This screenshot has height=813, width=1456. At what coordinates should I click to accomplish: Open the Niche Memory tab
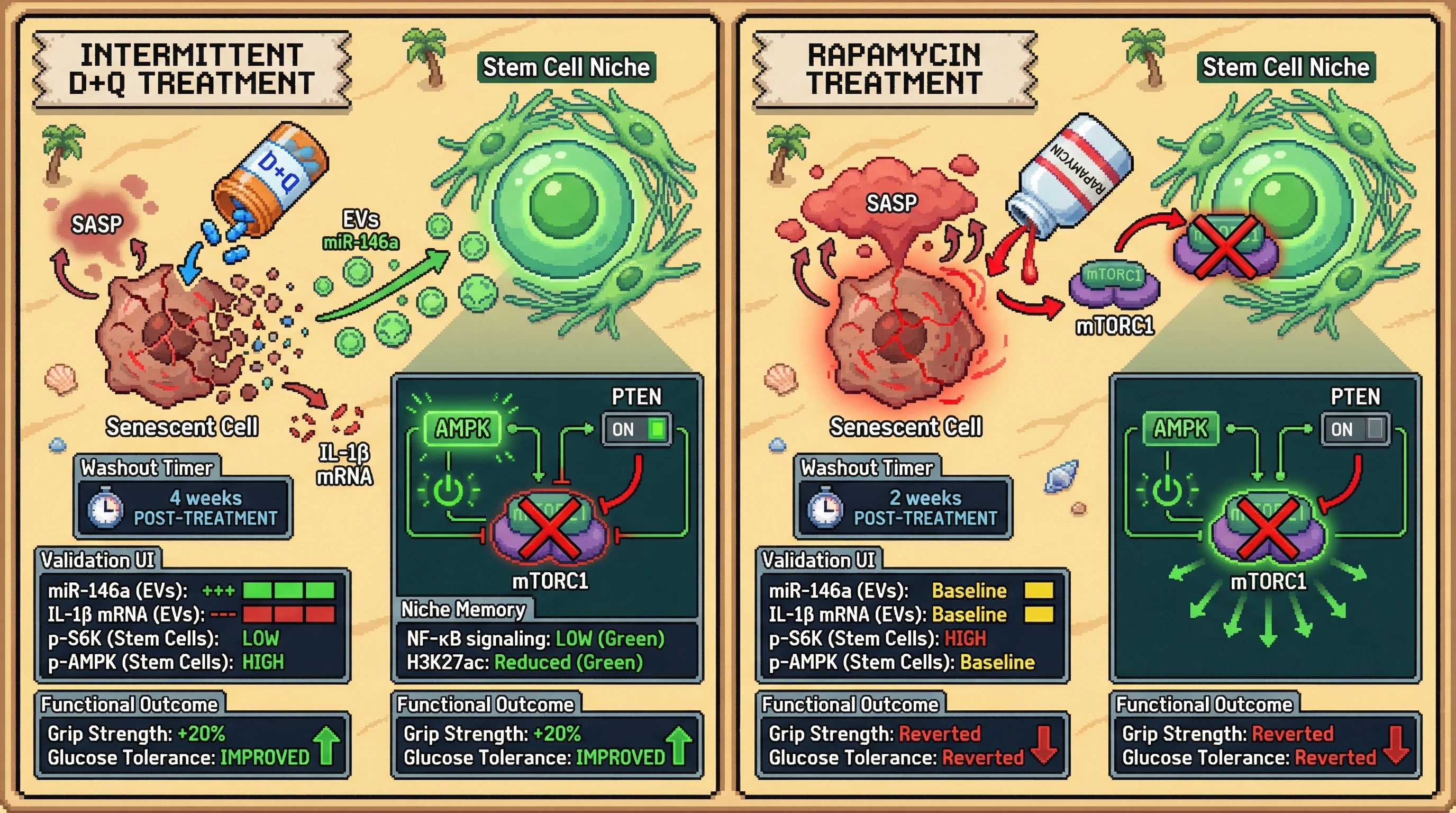click(463, 609)
